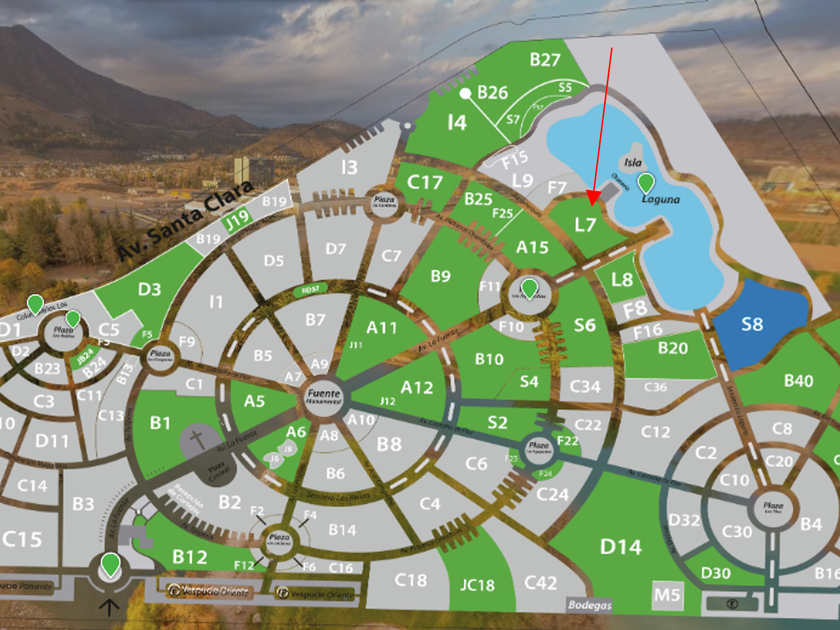This screenshot has width=840, height=630.
Task: Open sector B27 on the map
Action: pyautogui.click(x=545, y=60)
